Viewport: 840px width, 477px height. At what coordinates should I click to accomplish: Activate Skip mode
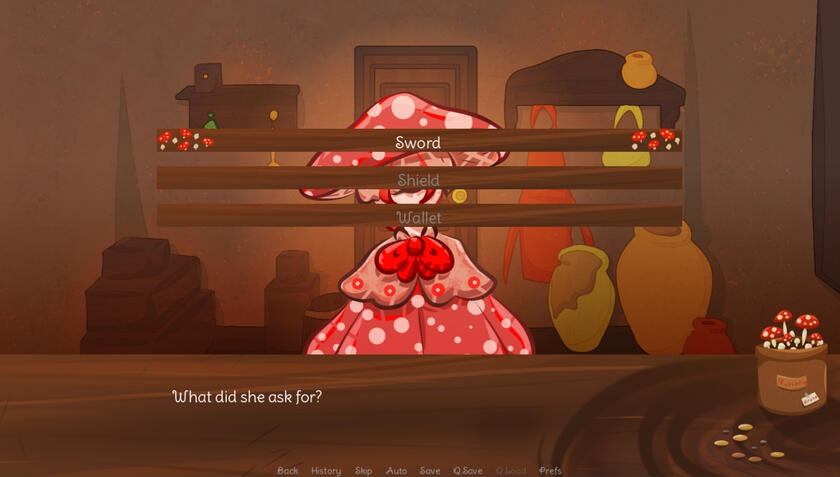point(363,470)
